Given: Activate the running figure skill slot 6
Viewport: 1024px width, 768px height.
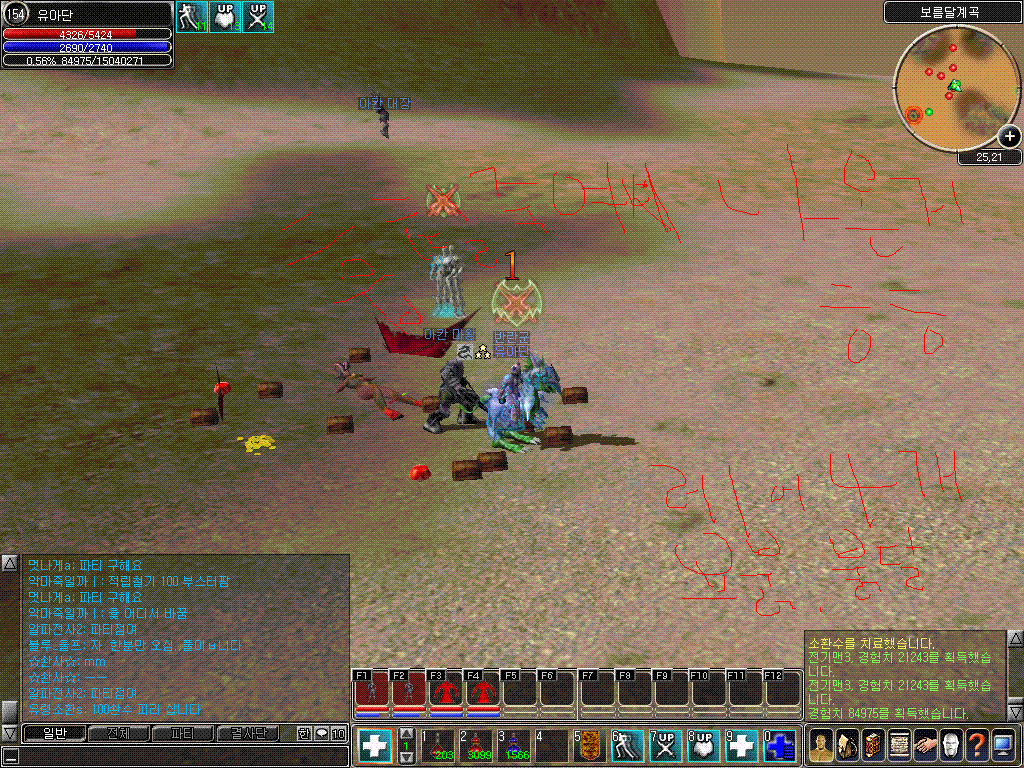Looking at the screenshot, I should [x=628, y=746].
